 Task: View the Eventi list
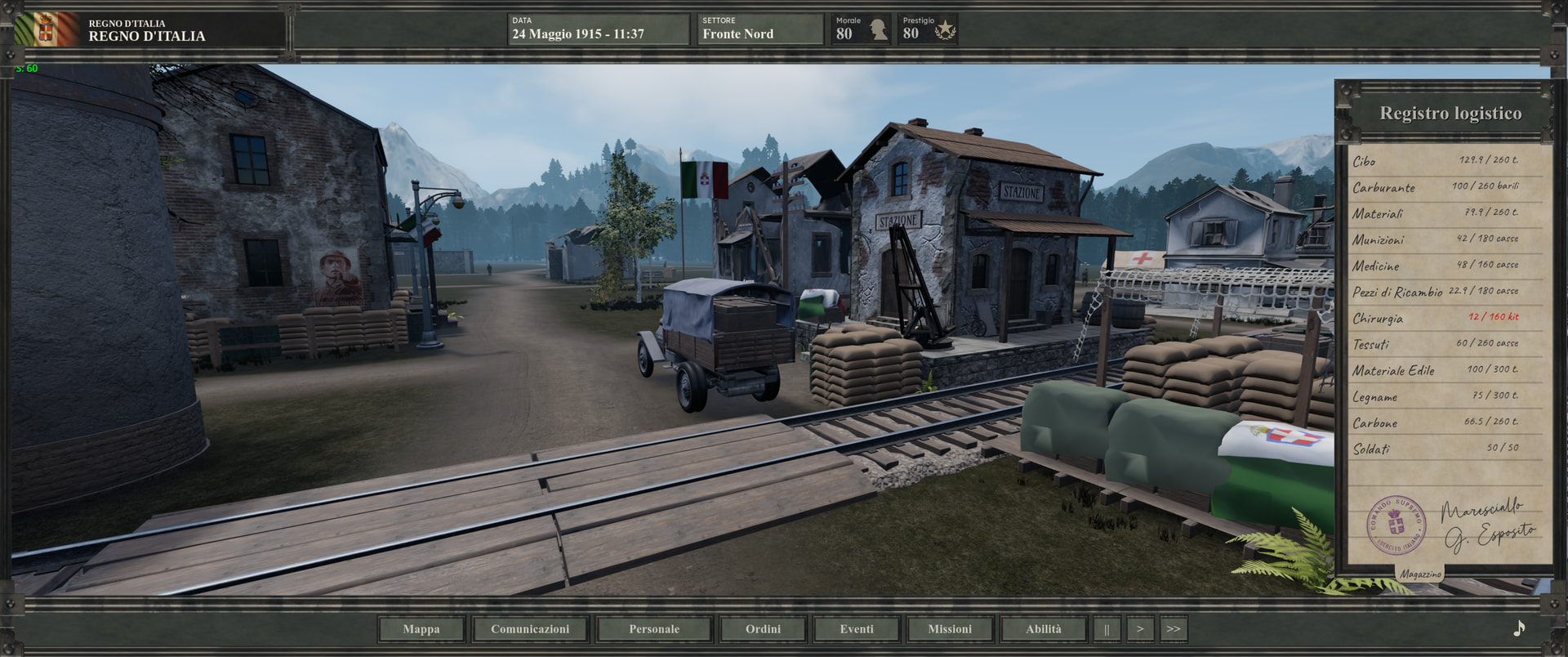pos(857,629)
